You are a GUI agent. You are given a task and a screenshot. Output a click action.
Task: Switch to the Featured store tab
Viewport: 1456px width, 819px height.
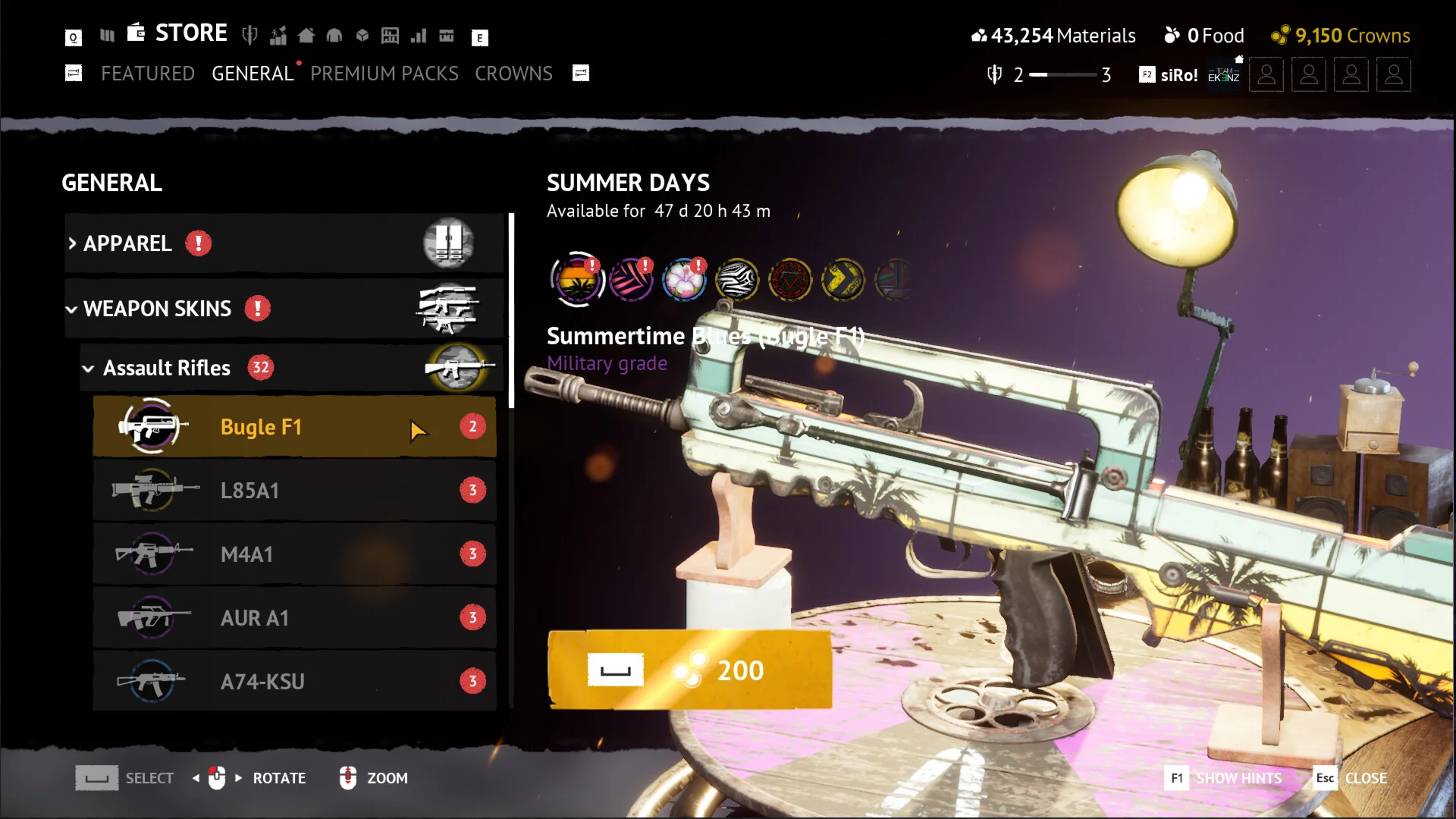(x=148, y=74)
